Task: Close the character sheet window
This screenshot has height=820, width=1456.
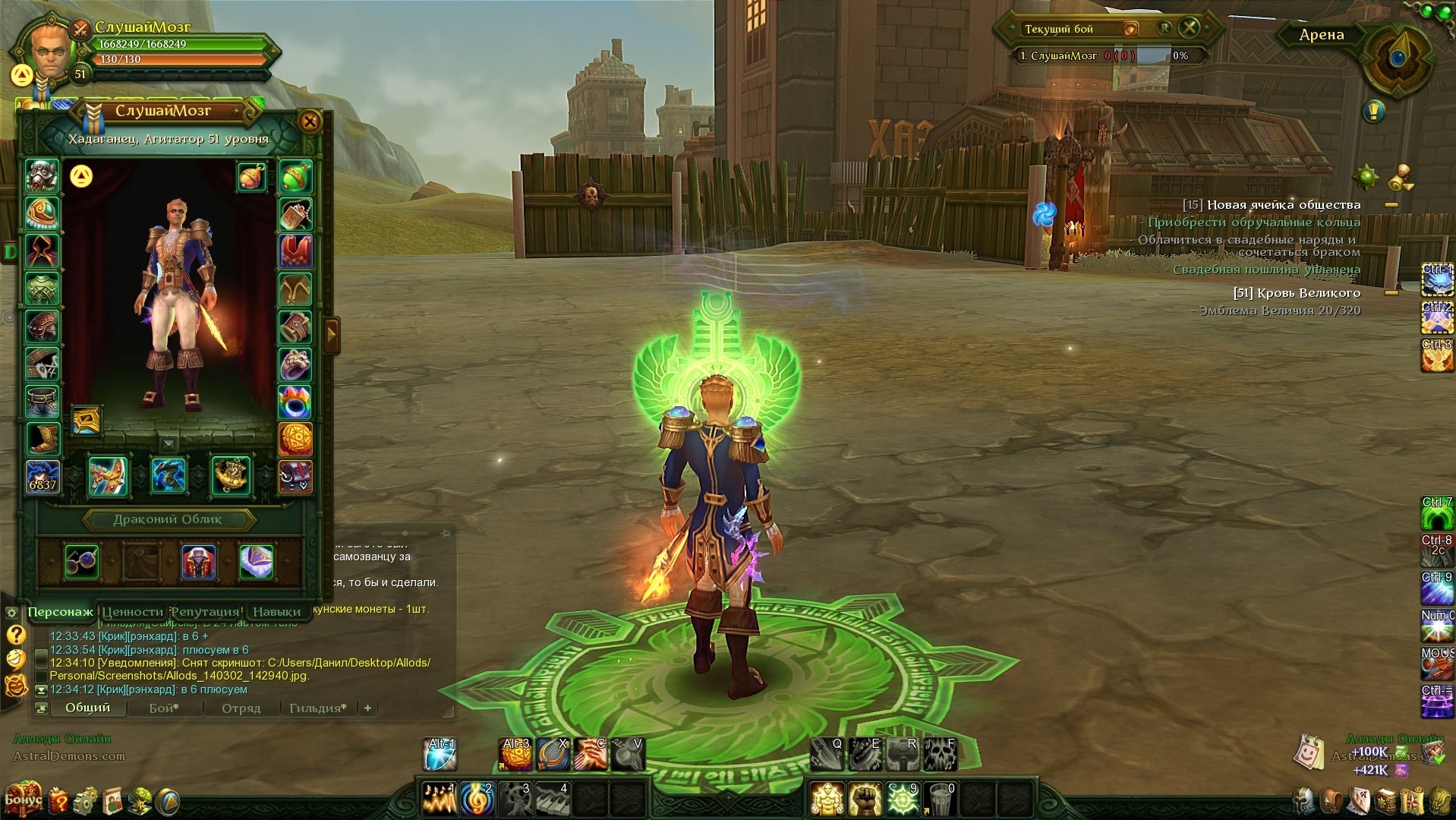Action: click(x=310, y=121)
